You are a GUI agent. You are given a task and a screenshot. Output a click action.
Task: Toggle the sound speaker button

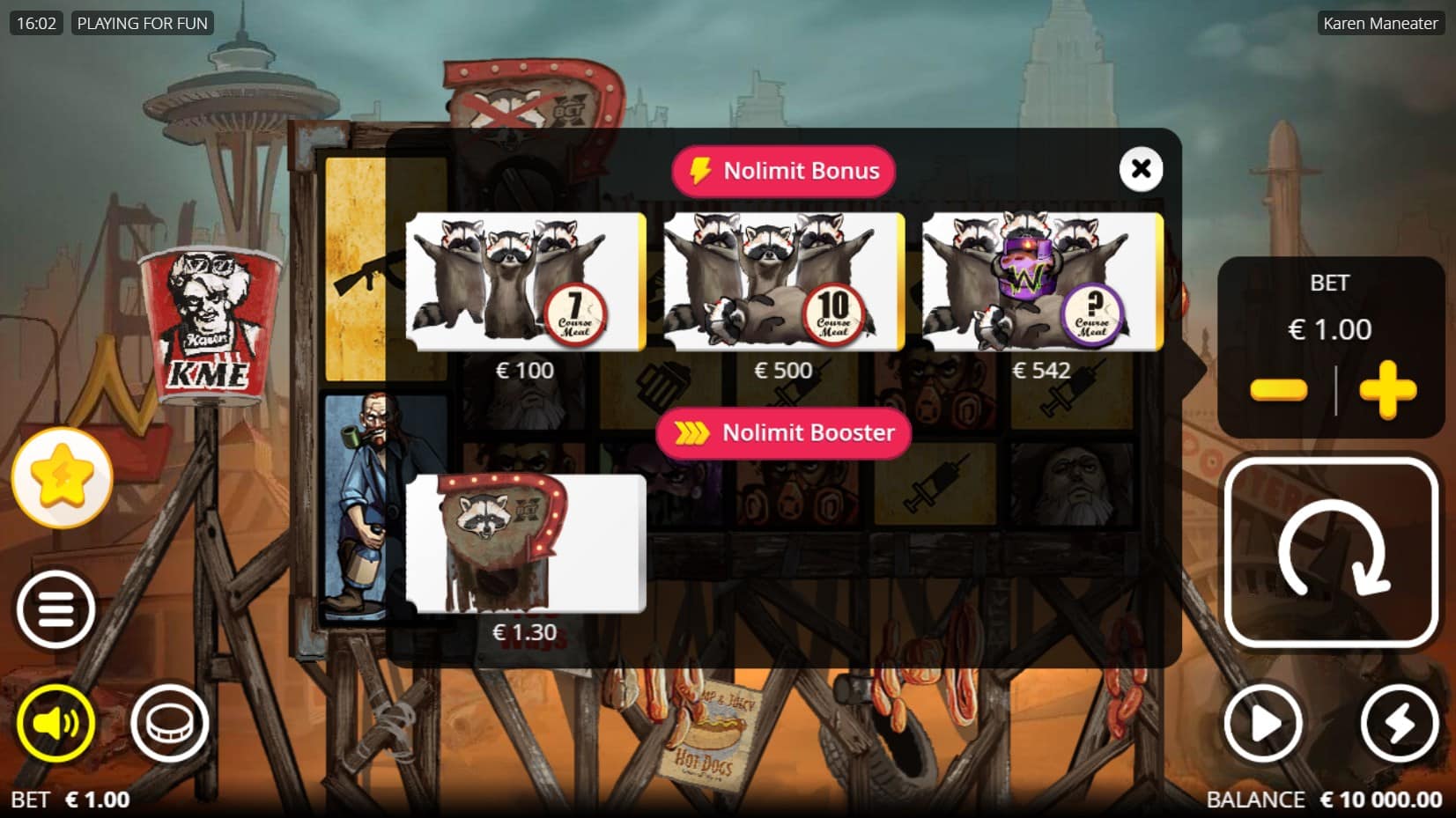click(55, 724)
